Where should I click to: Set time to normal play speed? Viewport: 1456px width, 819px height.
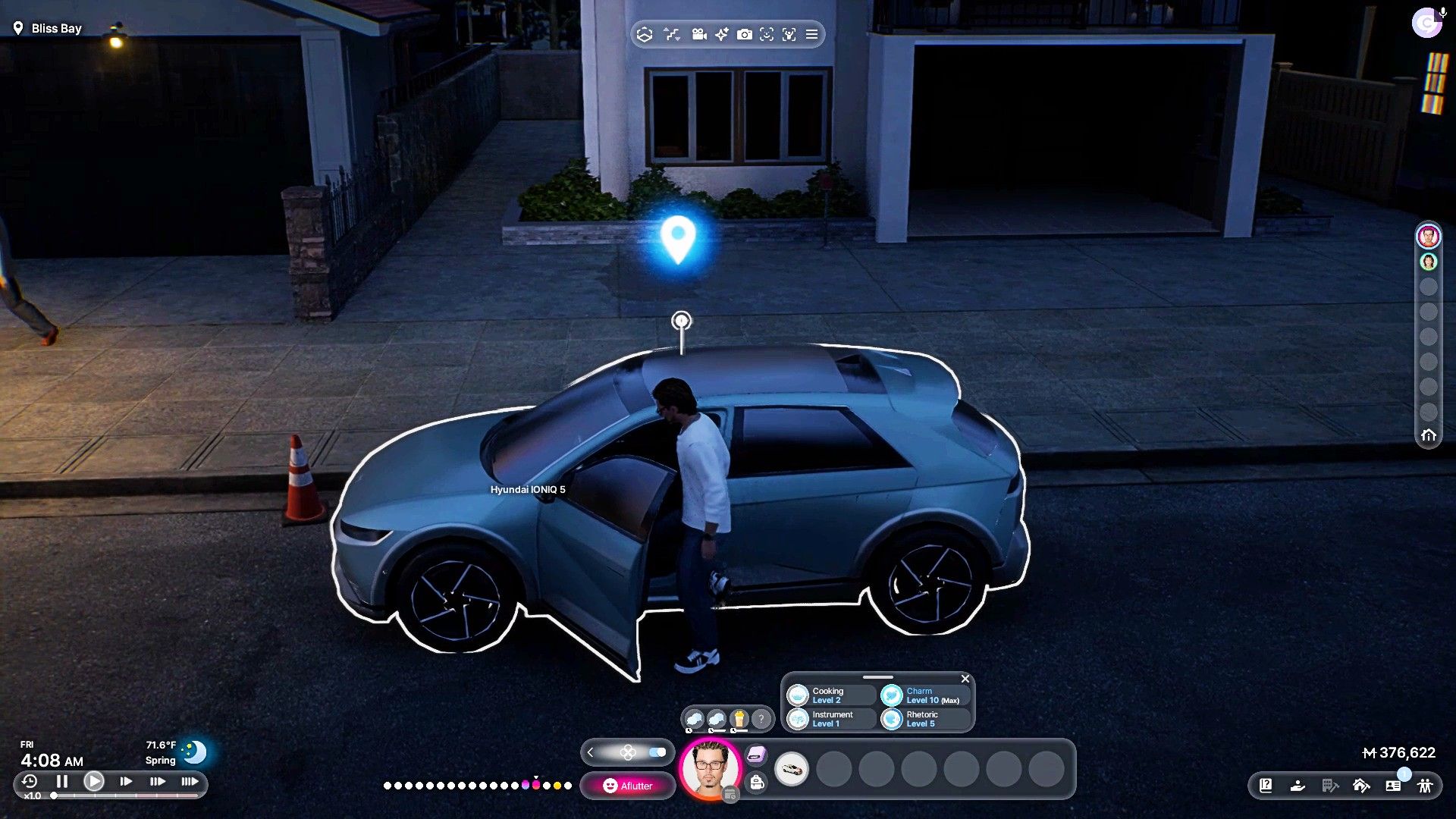tap(94, 781)
